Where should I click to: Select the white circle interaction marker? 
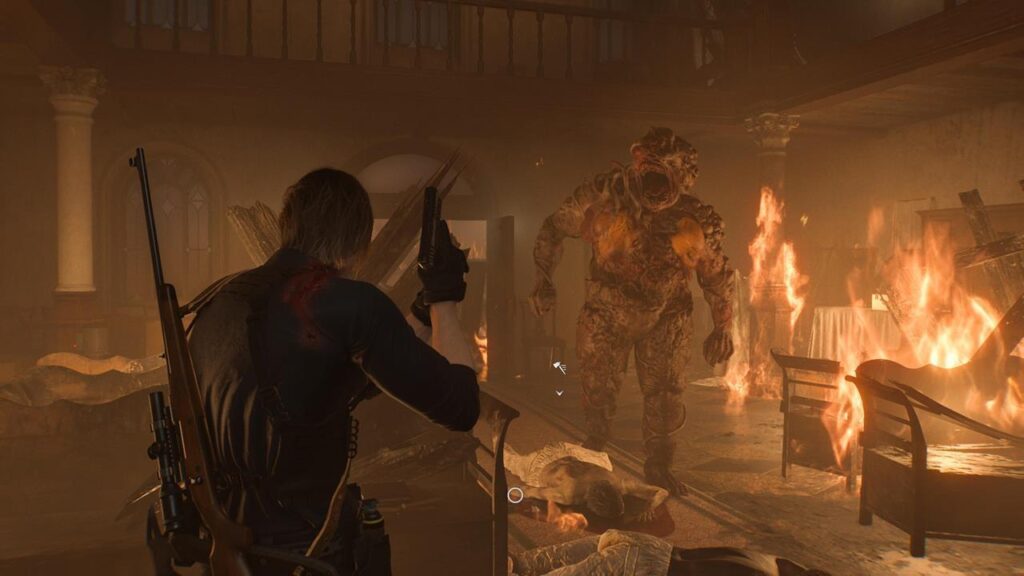point(515,494)
